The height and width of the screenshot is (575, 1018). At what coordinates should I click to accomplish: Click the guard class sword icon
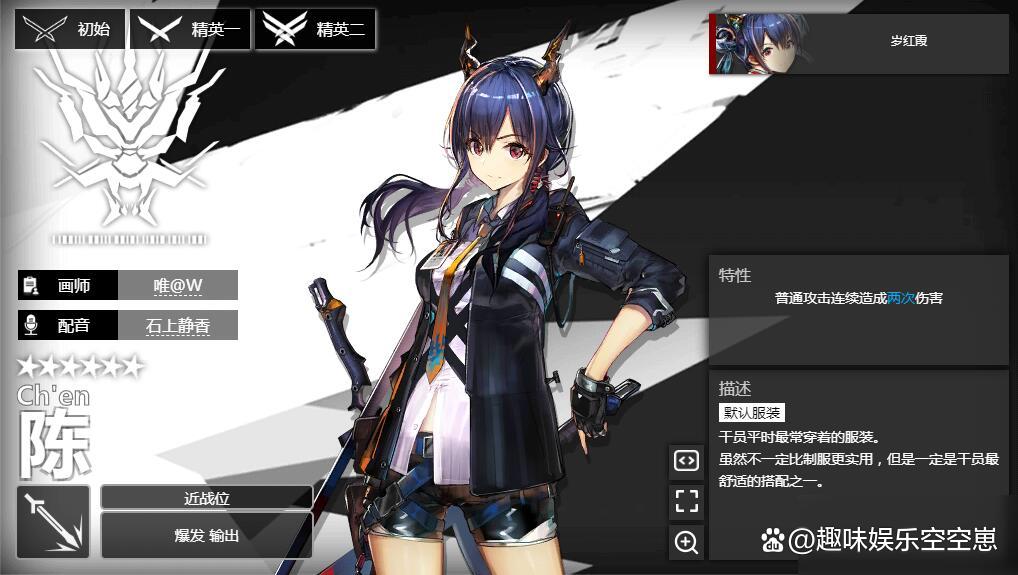coord(53,521)
